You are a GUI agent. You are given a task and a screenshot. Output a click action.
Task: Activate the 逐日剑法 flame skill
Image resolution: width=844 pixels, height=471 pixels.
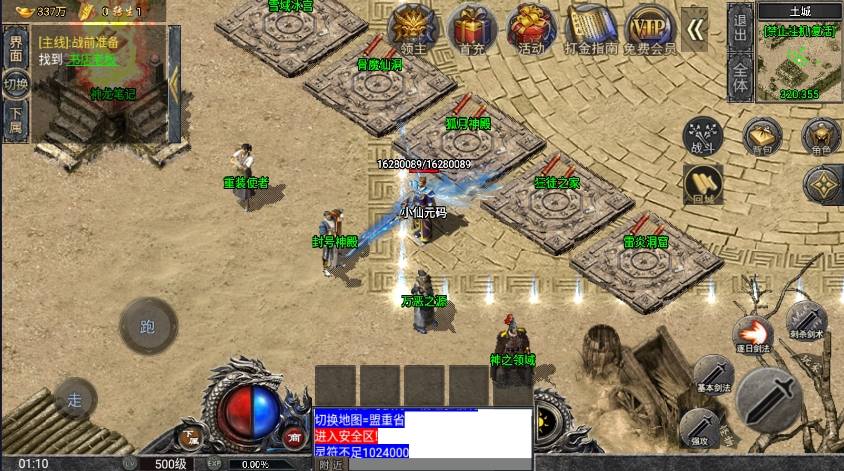(751, 335)
